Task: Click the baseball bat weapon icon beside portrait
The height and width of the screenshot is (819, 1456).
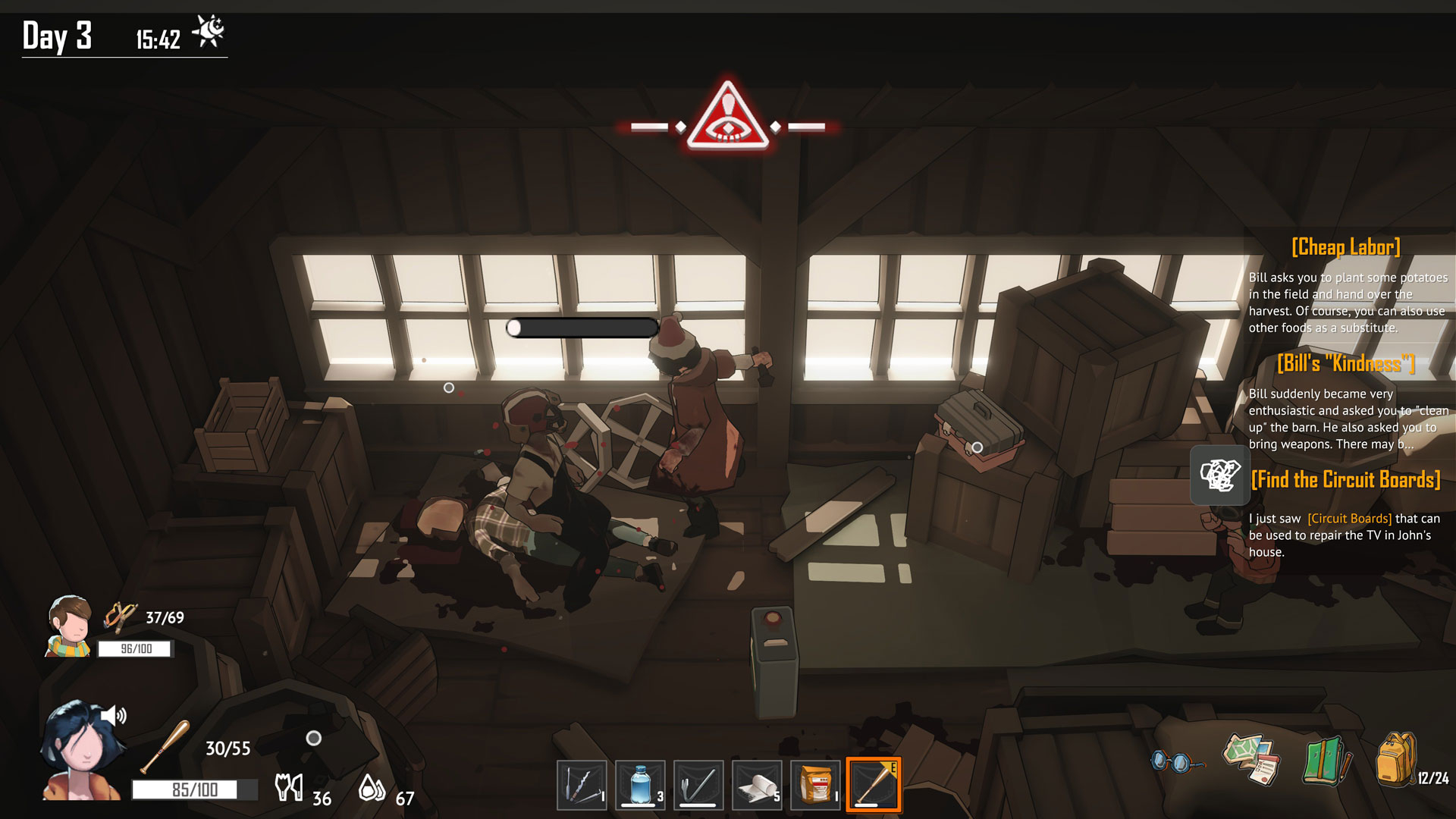Action: pyautogui.click(x=165, y=746)
